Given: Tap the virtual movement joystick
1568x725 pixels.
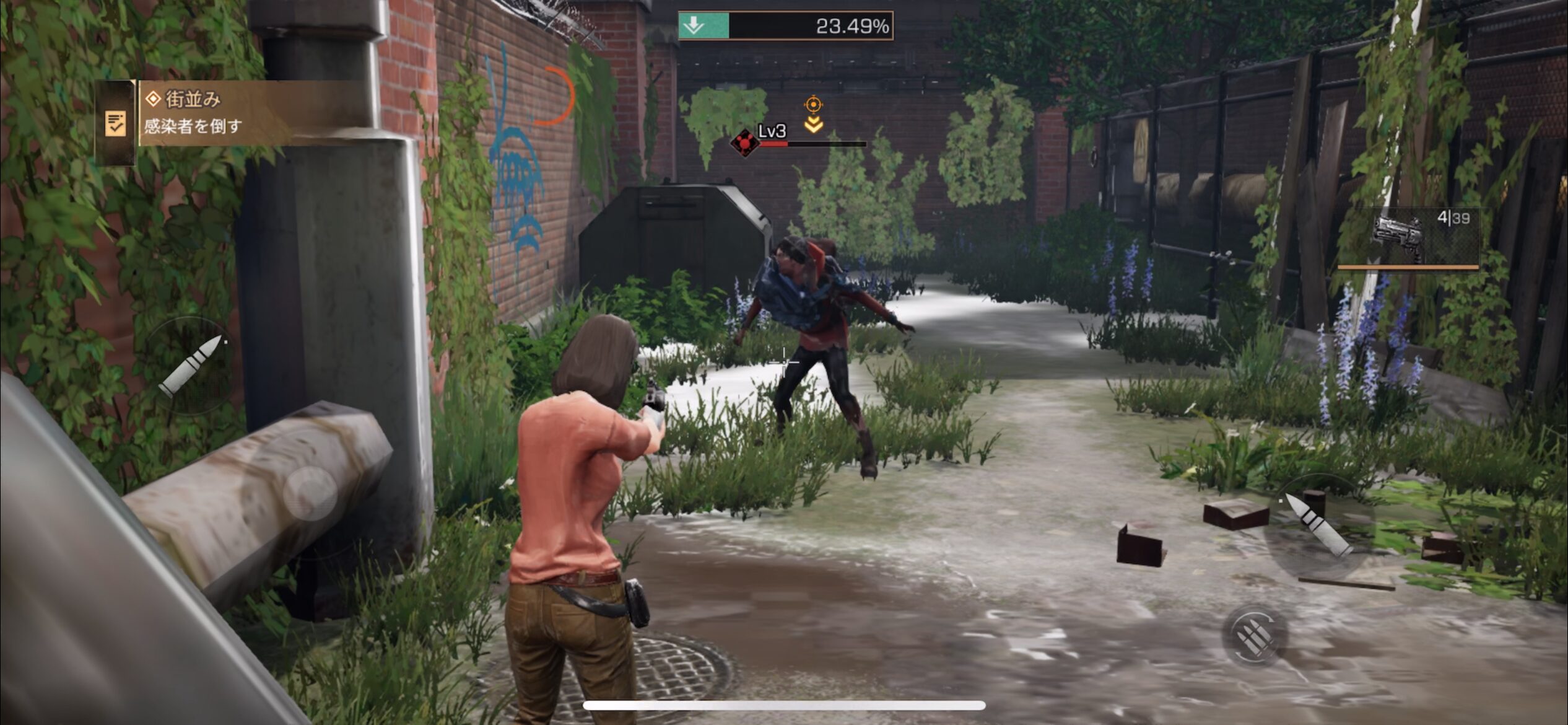Looking at the screenshot, I should click(310, 493).
